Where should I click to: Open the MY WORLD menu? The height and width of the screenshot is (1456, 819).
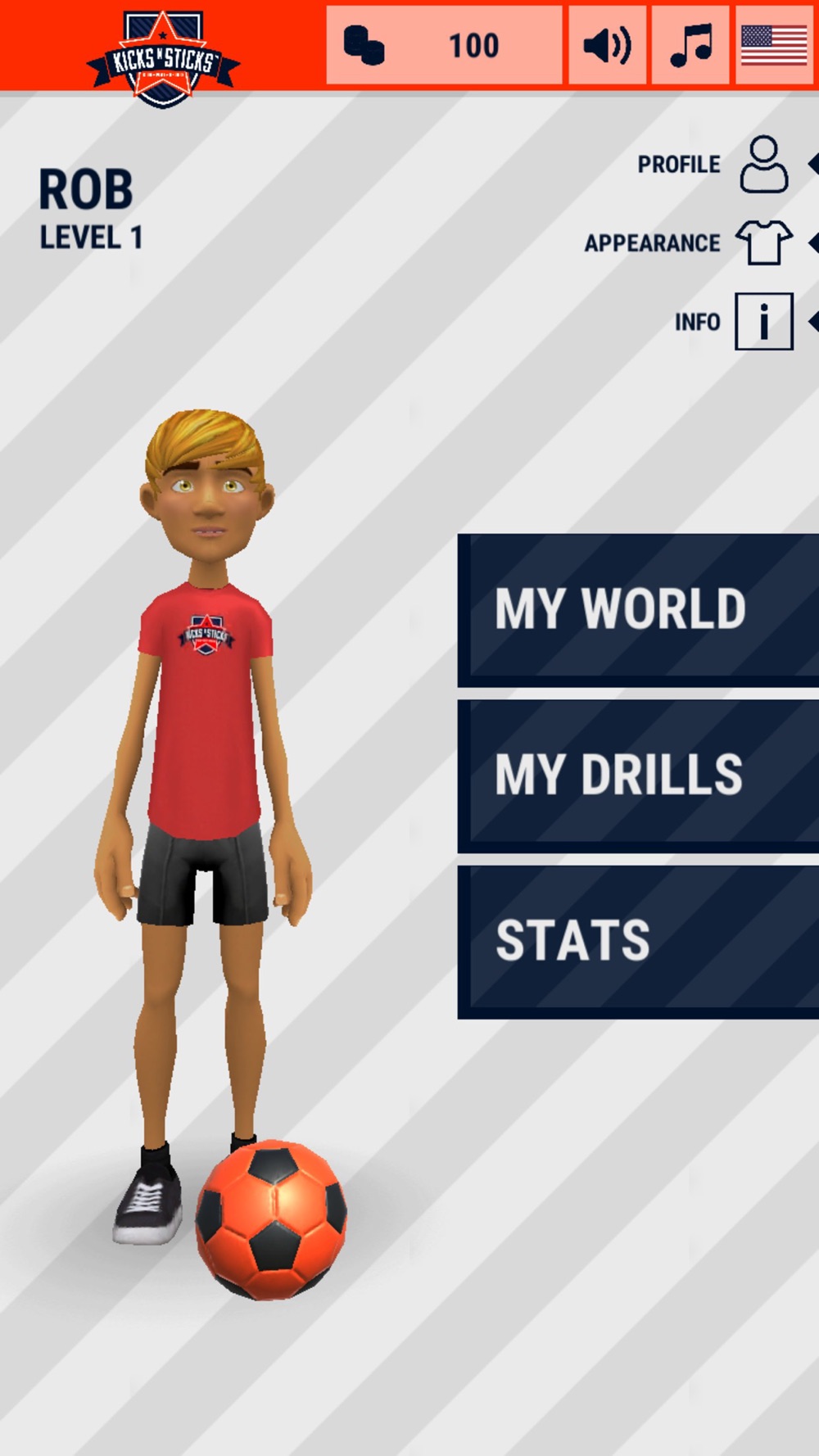click(637, 609)
